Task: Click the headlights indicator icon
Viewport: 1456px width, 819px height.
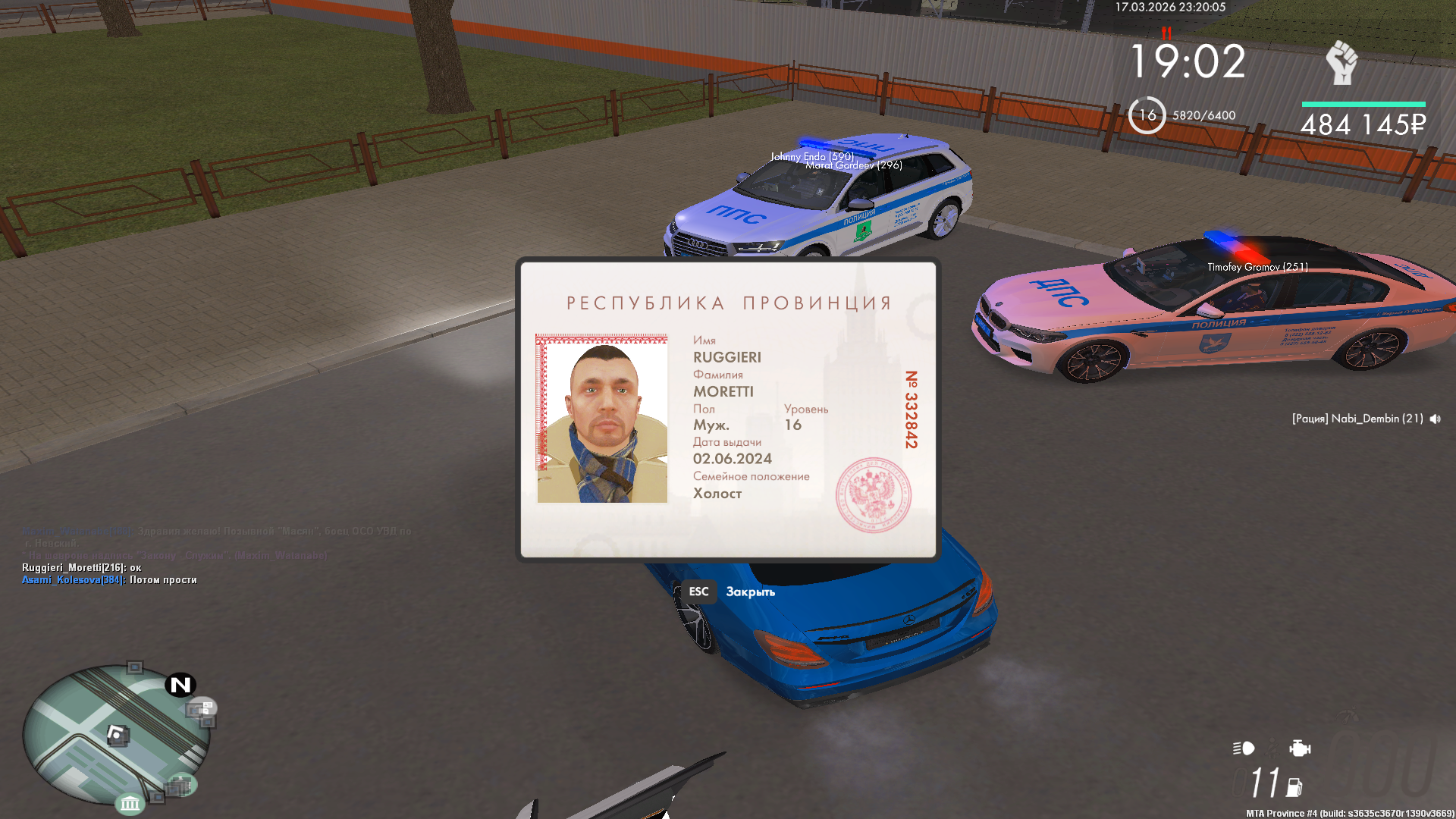Action: coord(1244,748)
